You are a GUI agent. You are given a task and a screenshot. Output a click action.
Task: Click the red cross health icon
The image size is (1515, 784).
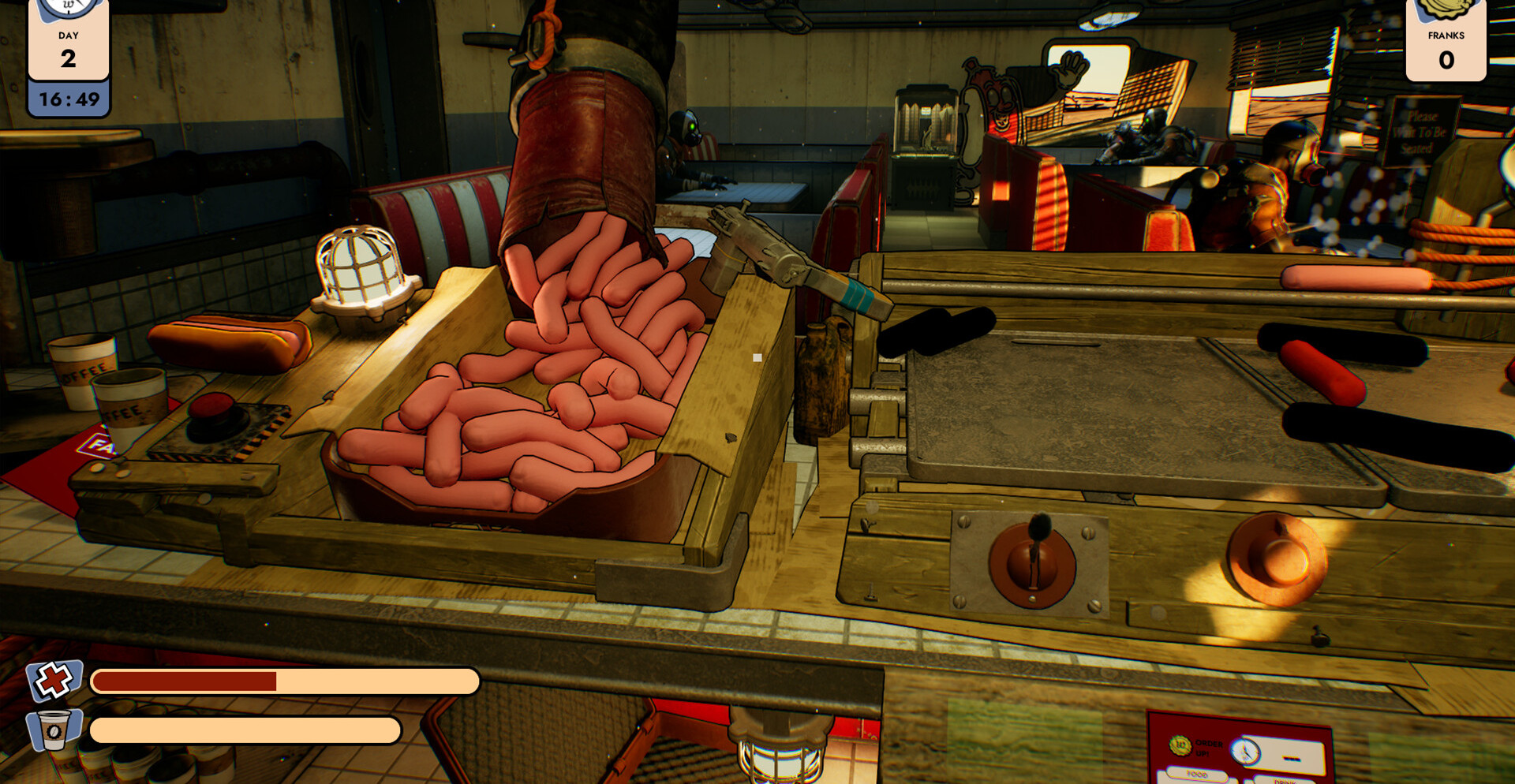[54, 680]
